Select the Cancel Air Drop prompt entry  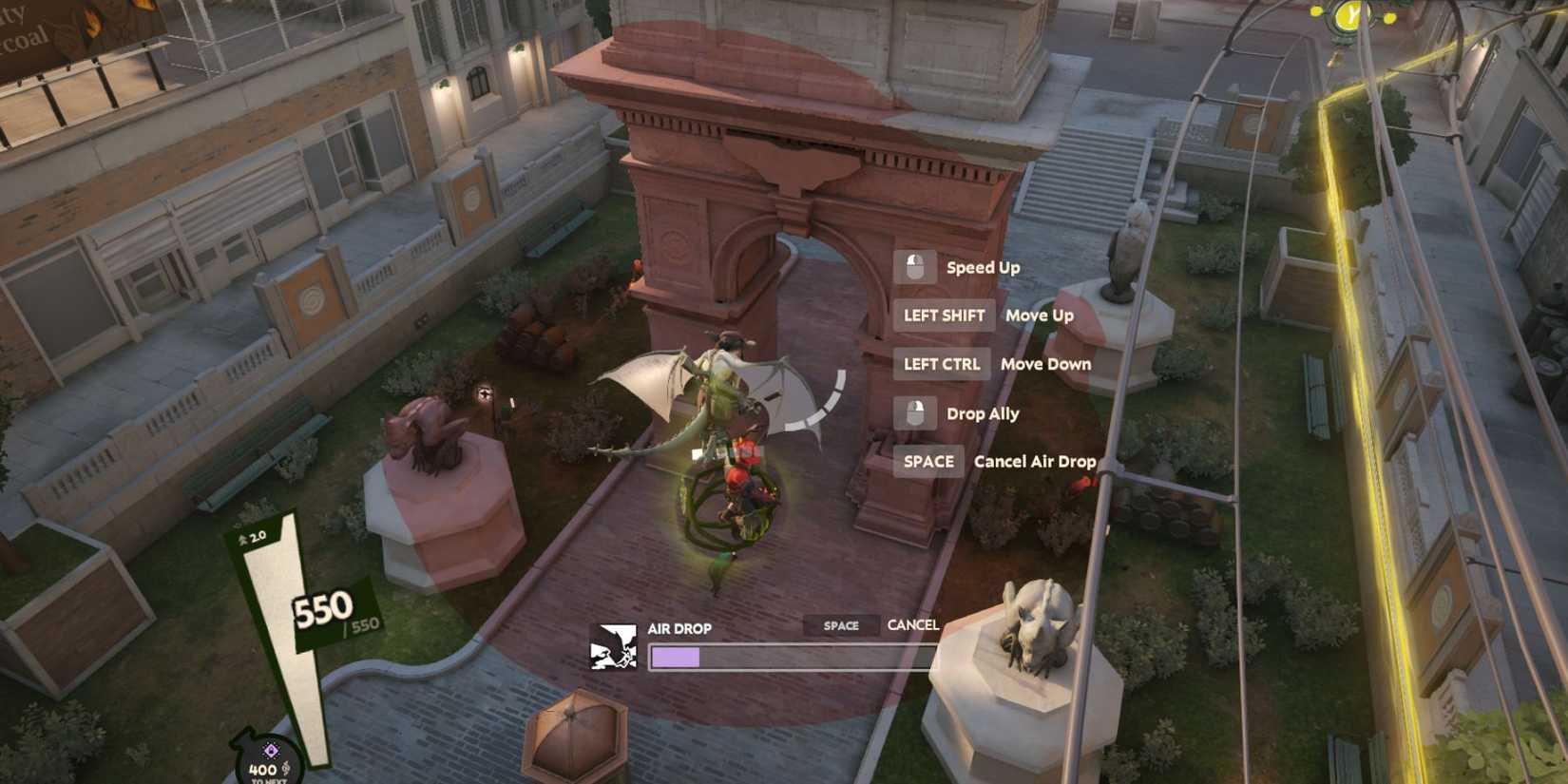1033,461
